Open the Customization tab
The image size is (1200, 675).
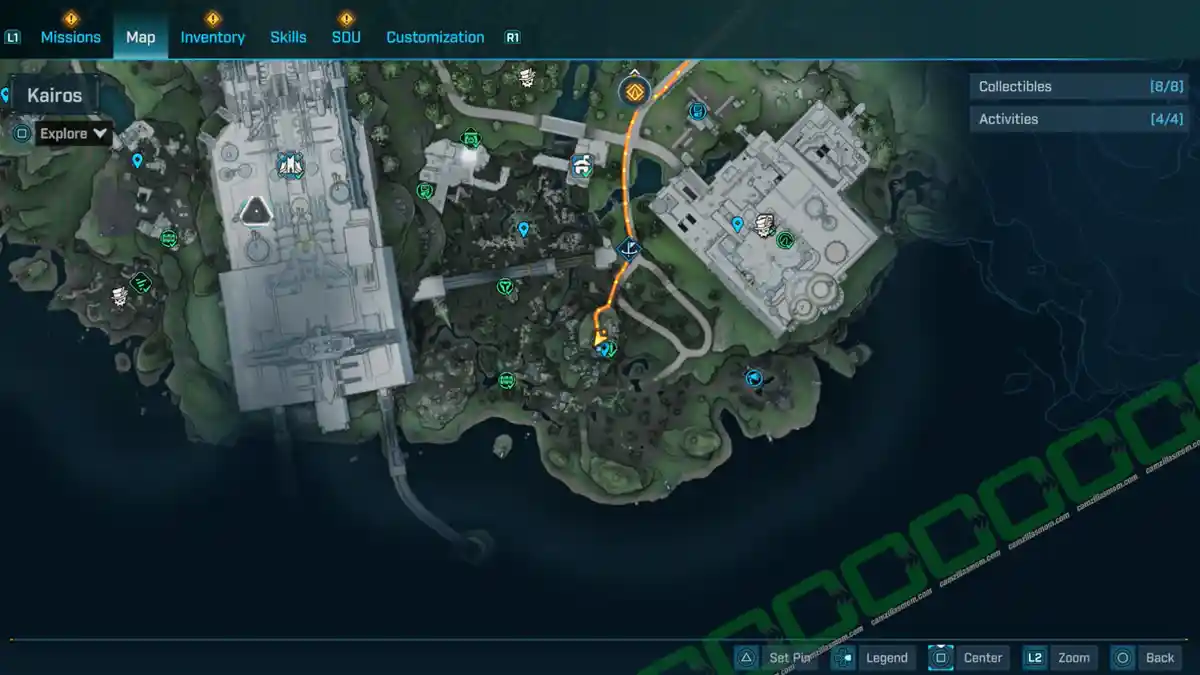(x=435, y=37)
